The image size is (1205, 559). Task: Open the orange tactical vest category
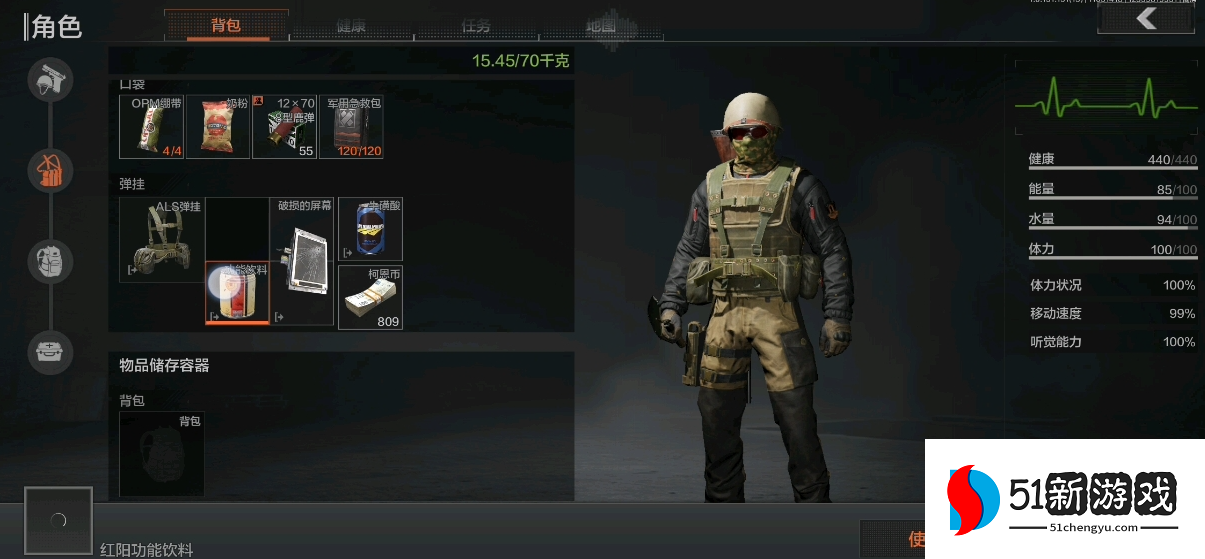tap(50, 170)
